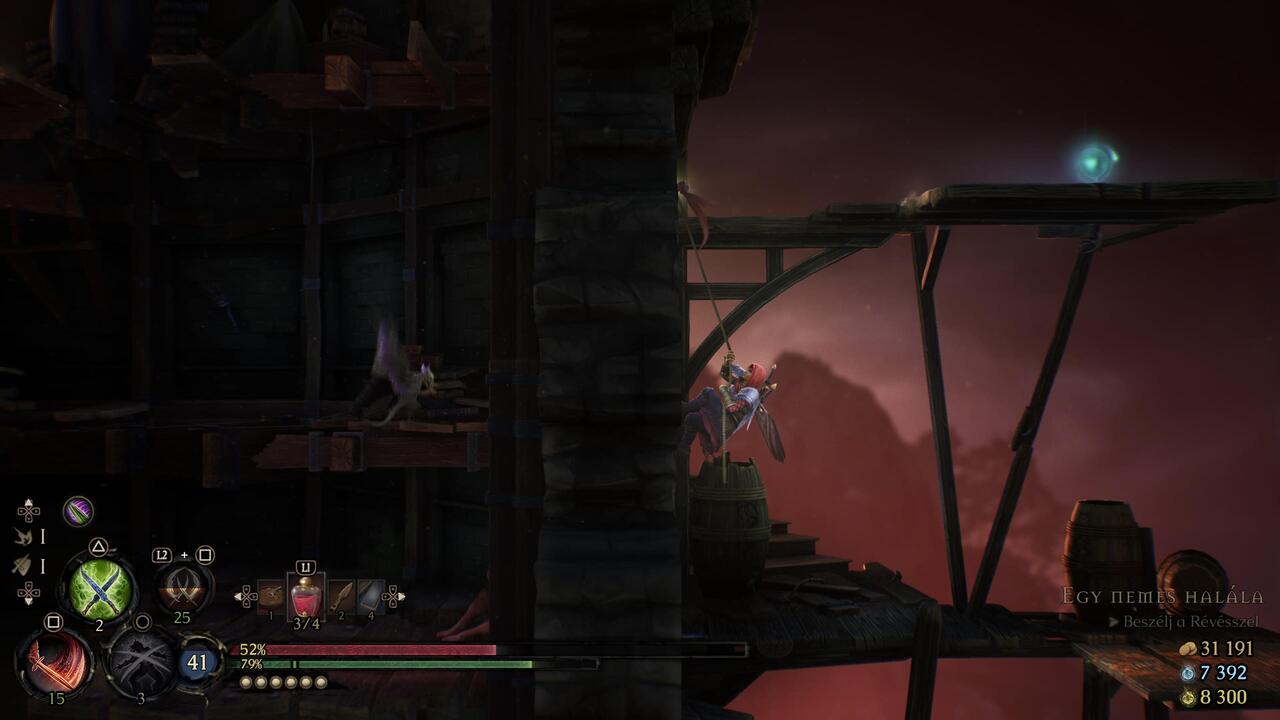Pick the throwing dagger quick slot
Image resolution: width=1280 pixels, height=720 pixels.
[x=341, y=597]
